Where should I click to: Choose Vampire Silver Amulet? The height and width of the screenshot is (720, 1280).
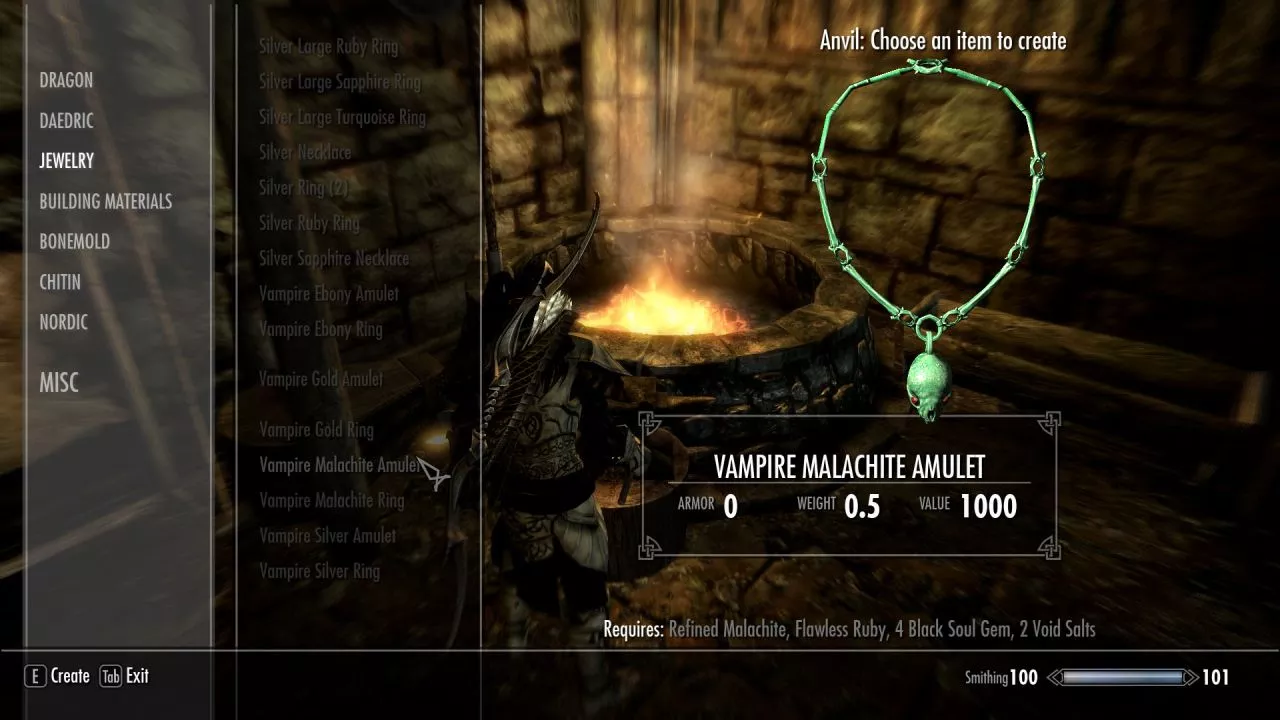coord(327,536)
